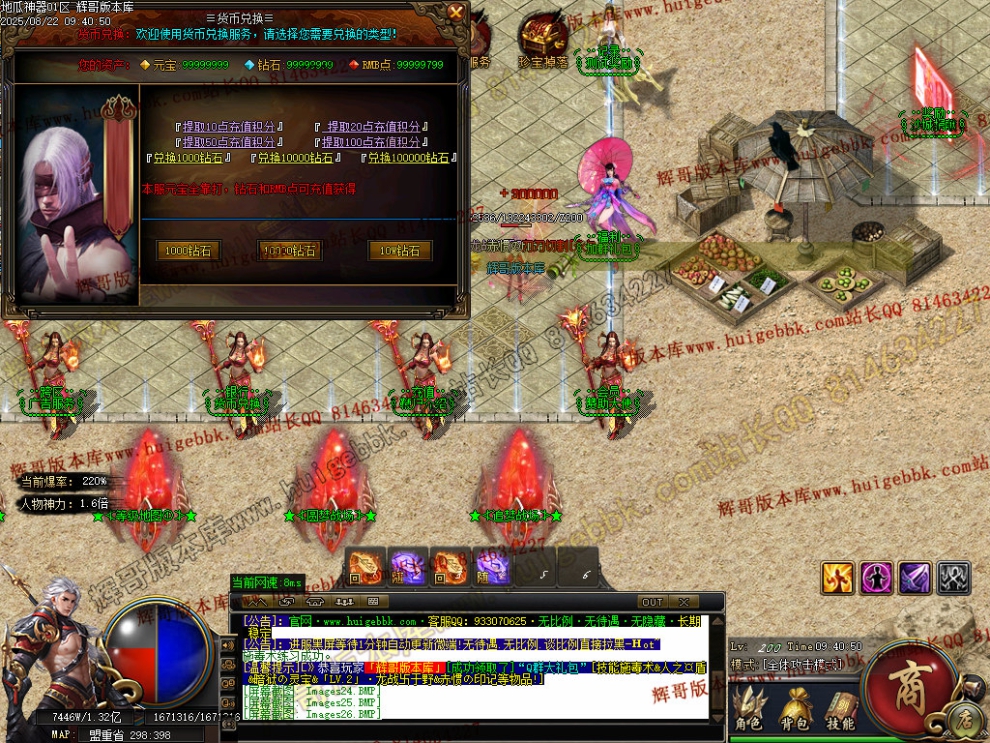Activate the orange flame skill icon
The height and width of the screenshot is (743, 990).
(x=838, y=577)
